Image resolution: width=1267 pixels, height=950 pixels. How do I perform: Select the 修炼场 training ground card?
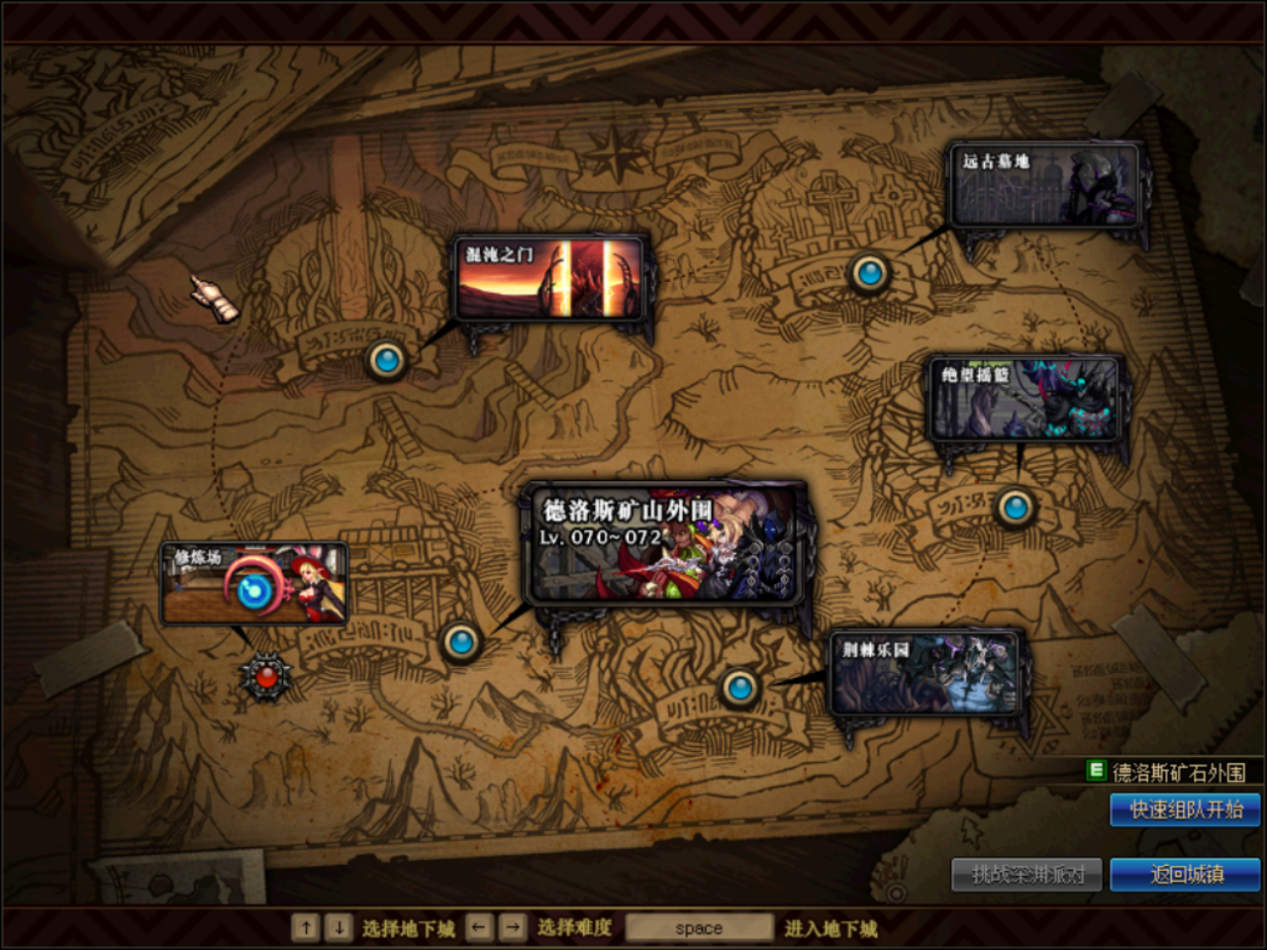(255, 583)
